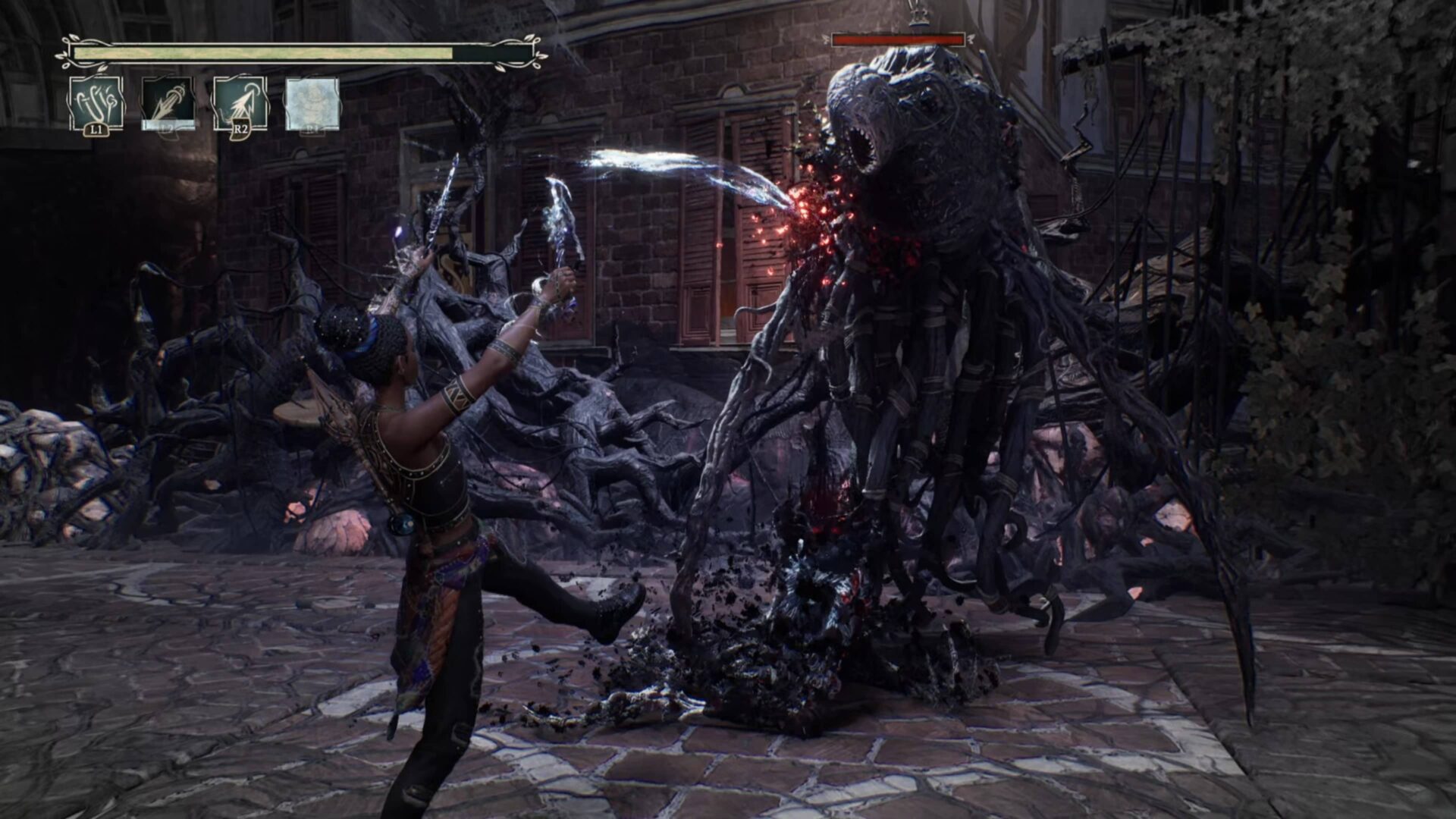Select the downward thrusting dagger ability
This screenshot has height=819, width=1456.
[168, 104]
